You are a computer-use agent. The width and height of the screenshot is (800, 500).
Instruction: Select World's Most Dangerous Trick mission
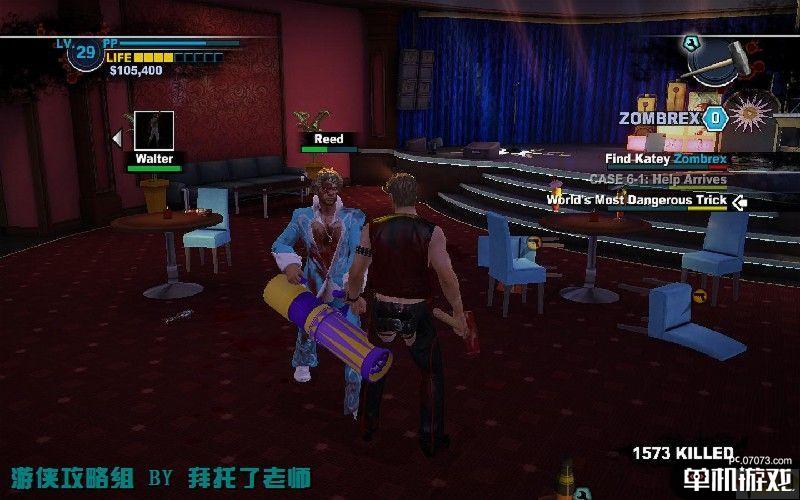636,200
